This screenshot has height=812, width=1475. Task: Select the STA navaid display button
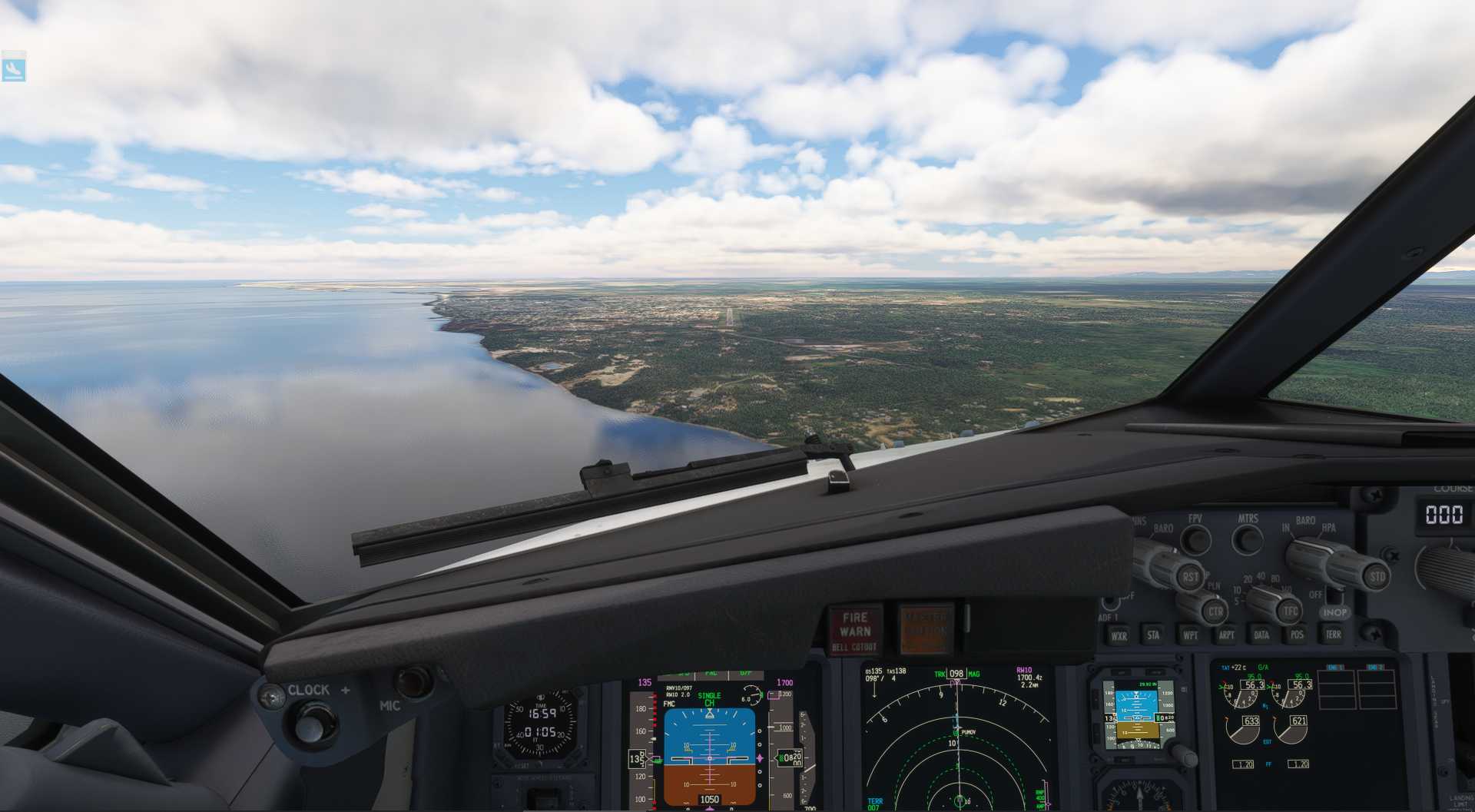tap(1155, 635)
